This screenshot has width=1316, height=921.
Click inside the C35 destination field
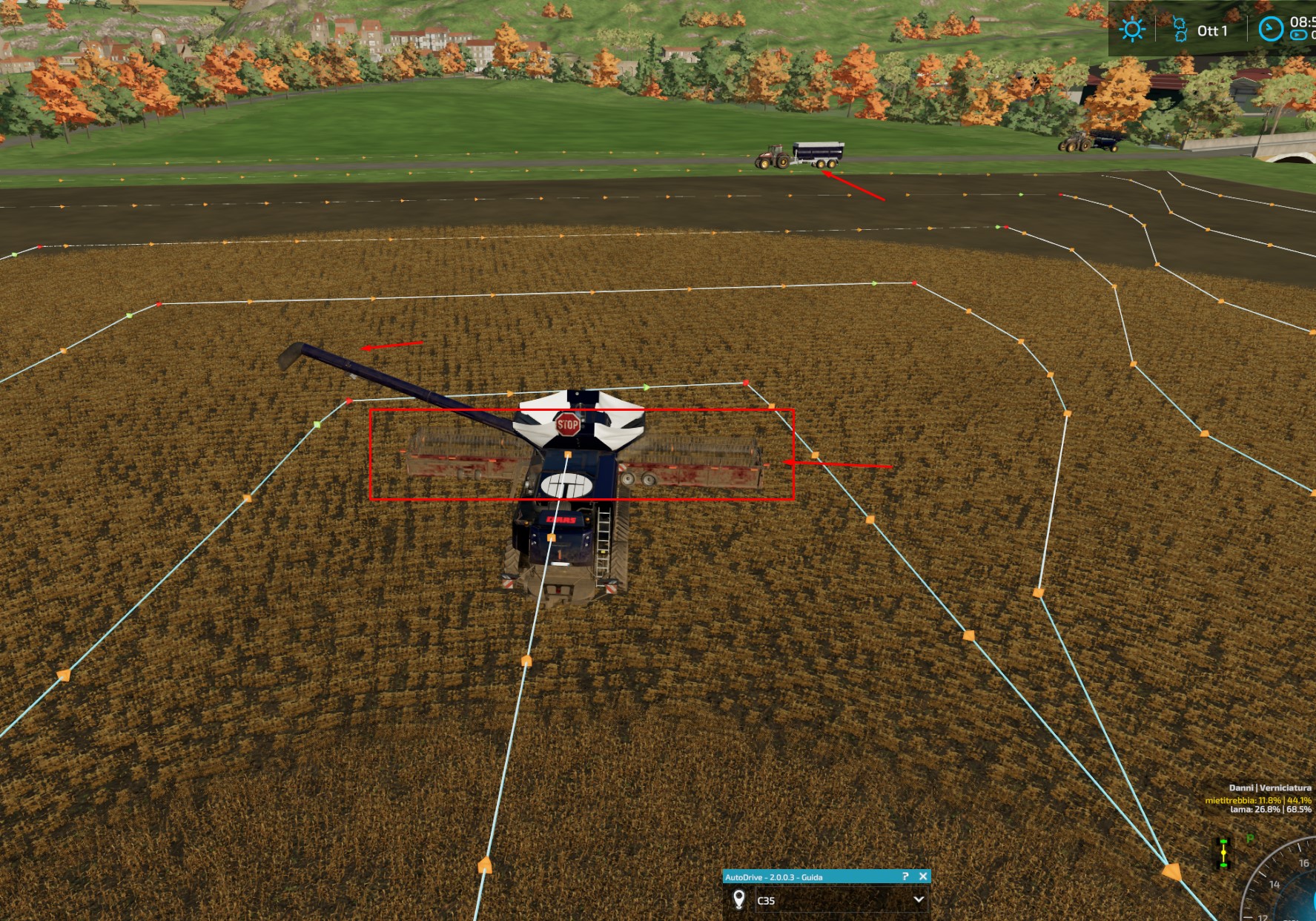point(830,902)
